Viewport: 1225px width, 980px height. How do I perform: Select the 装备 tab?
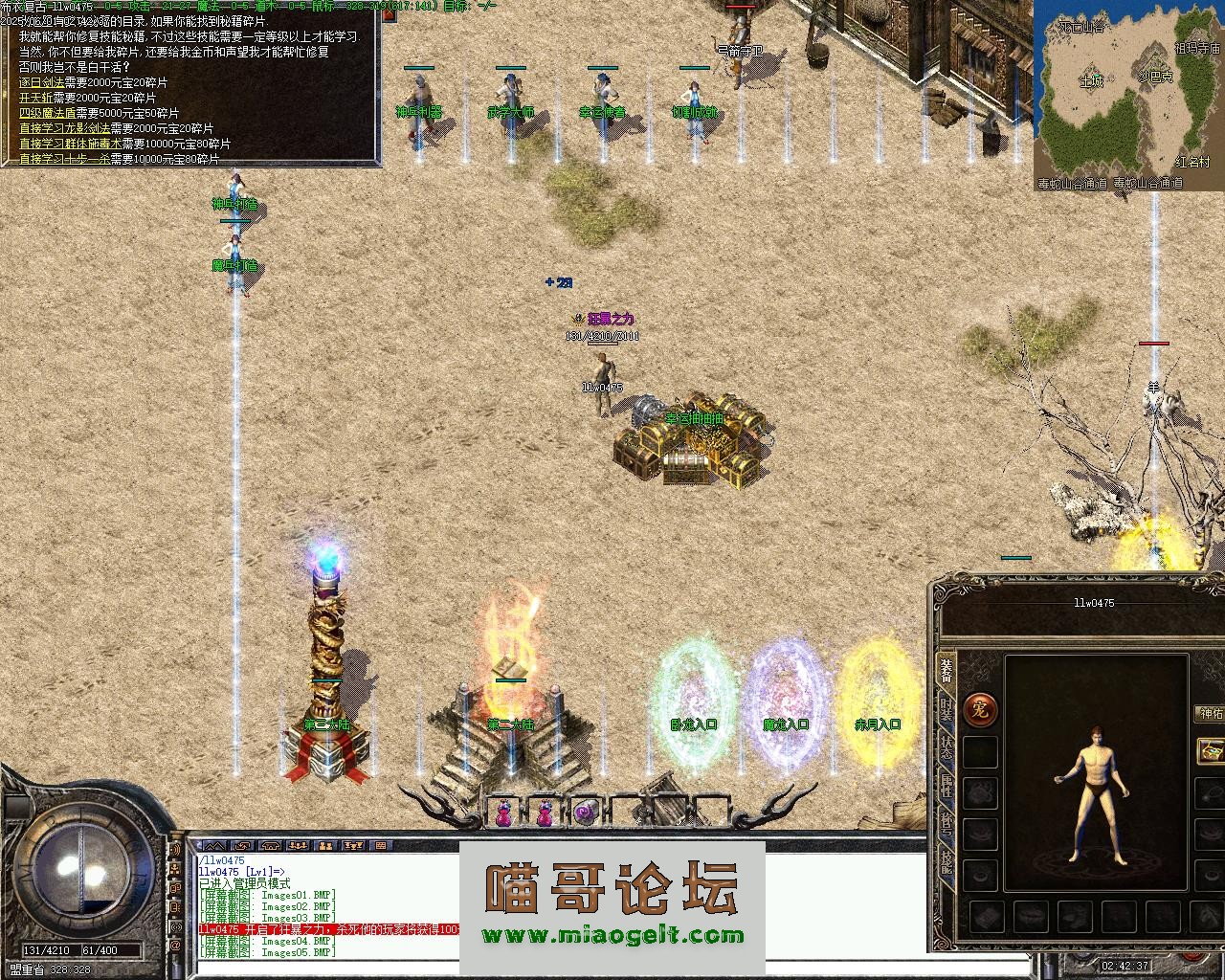click(x=946, y=671)
